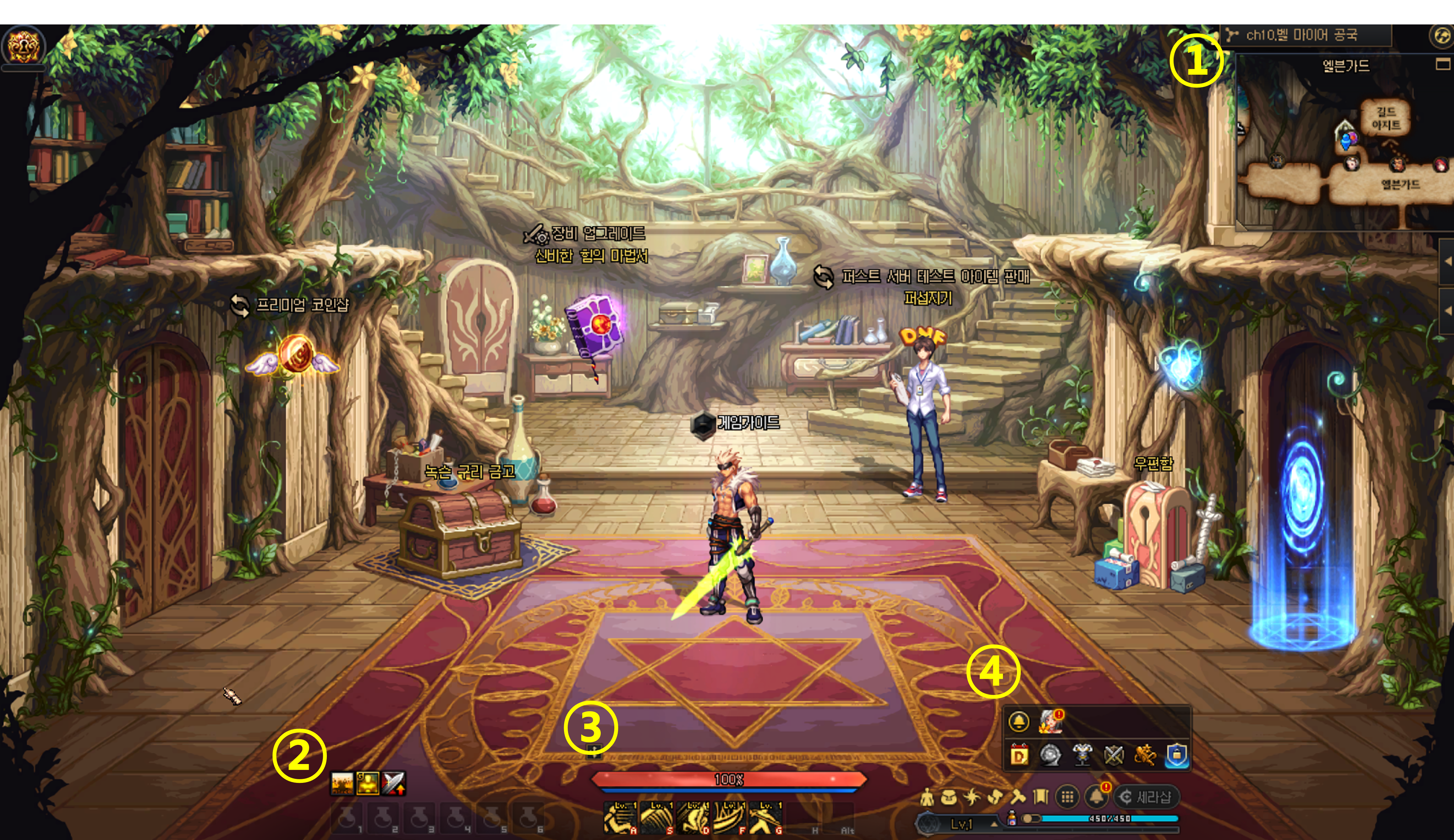Open the crossed swords icon
The height and width of the screenshot is (840, 1454).
(1114, 755)
